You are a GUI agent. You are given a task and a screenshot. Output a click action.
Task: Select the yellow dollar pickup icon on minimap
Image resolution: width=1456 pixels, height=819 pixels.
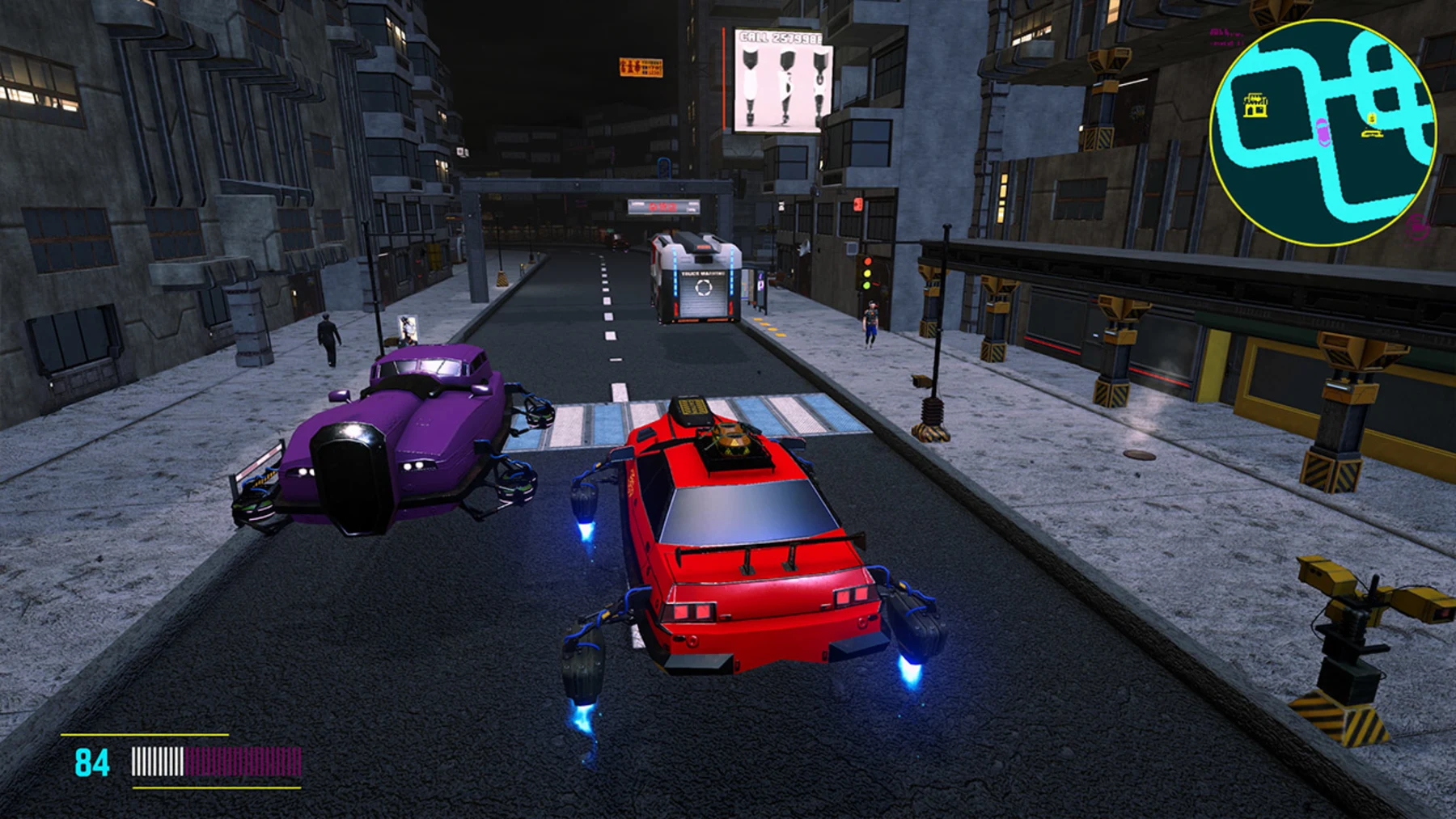[x=1371, y=119]
